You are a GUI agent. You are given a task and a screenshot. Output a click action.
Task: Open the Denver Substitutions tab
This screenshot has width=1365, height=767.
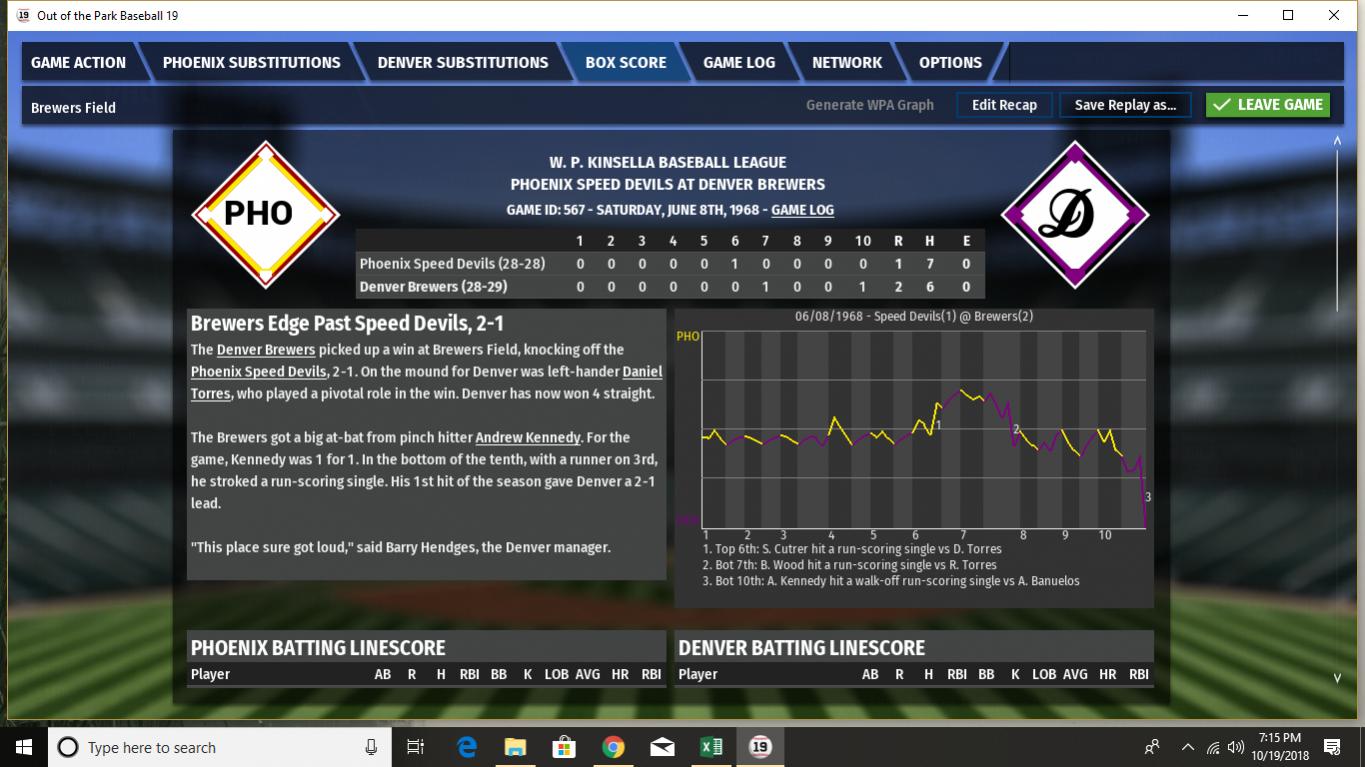click(x=462, y=62)
